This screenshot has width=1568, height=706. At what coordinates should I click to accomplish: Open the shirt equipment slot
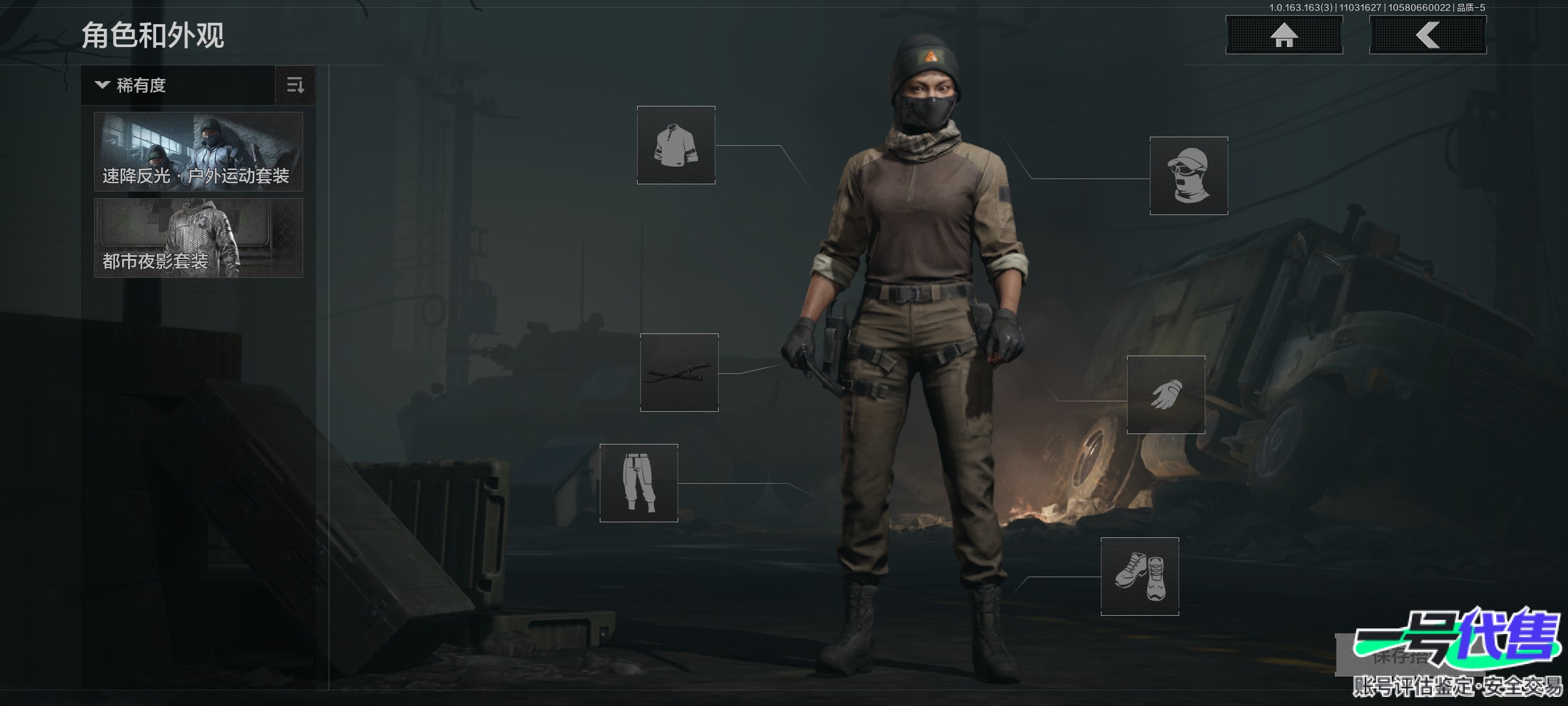[x=676, y=145]
